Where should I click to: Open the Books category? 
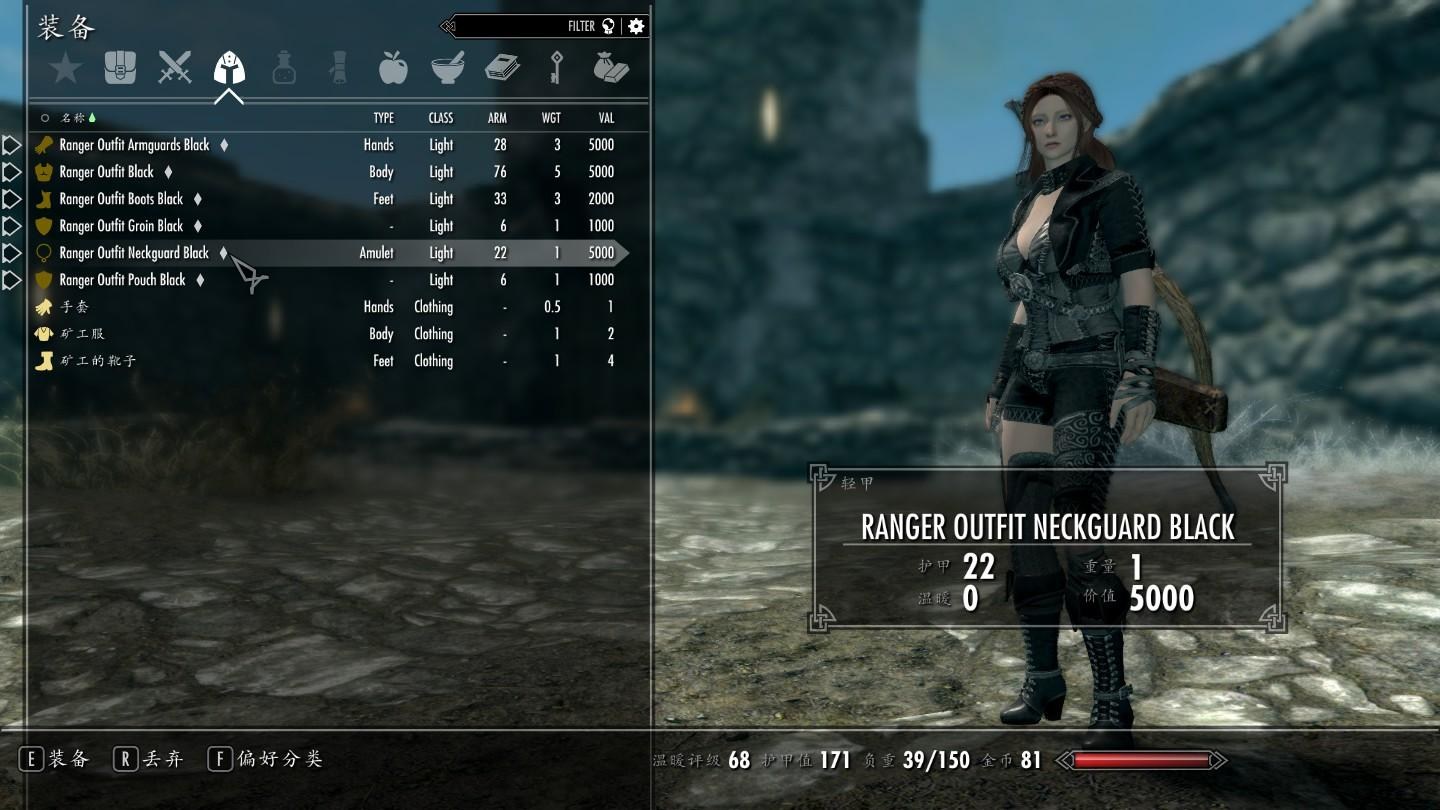tap(501, 70)
